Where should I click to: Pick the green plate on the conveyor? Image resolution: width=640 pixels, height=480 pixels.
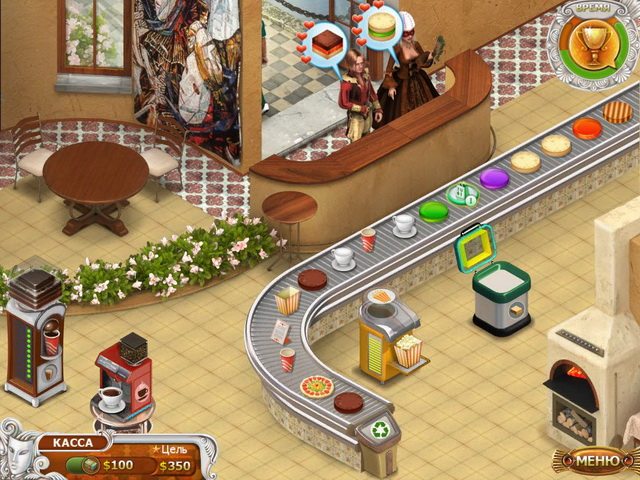click(x=433, y=211)
